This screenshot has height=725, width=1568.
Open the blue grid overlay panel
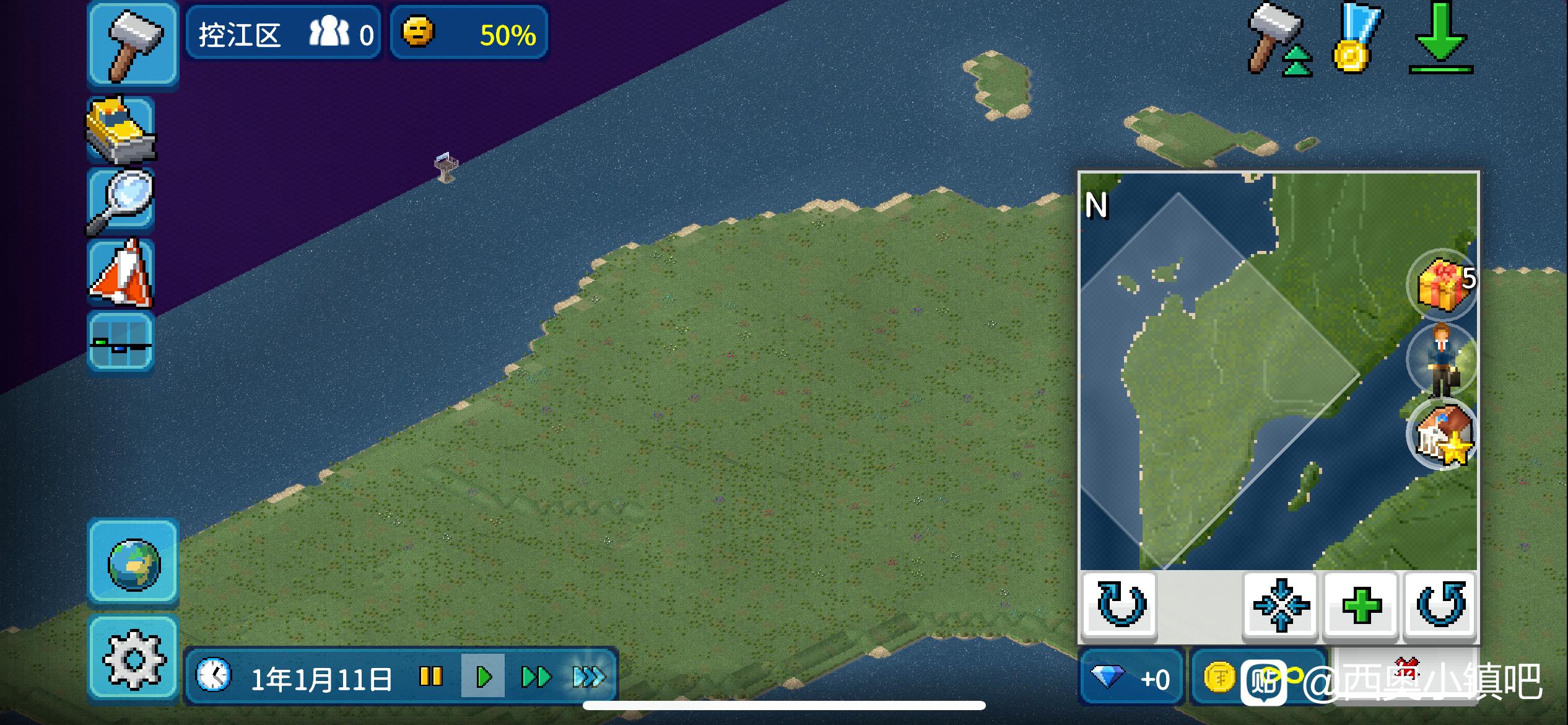pos(121,342)
